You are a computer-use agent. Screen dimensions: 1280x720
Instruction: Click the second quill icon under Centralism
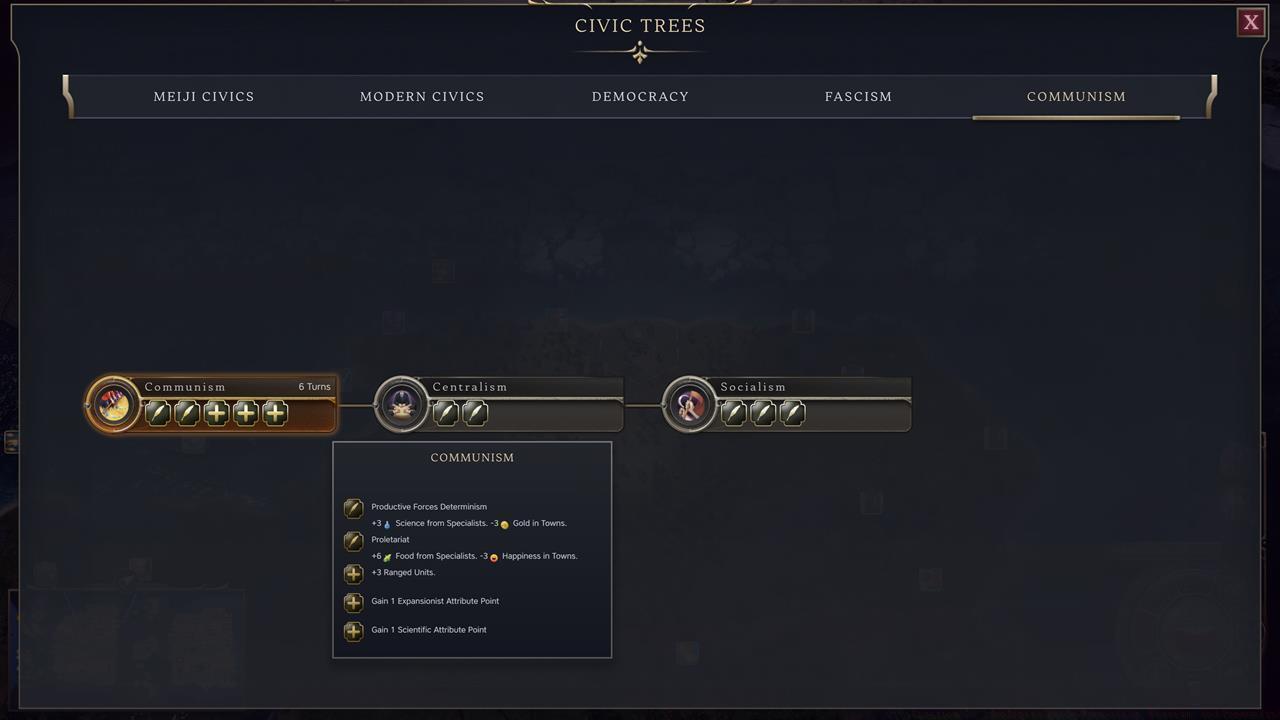[x=475, y=413]
